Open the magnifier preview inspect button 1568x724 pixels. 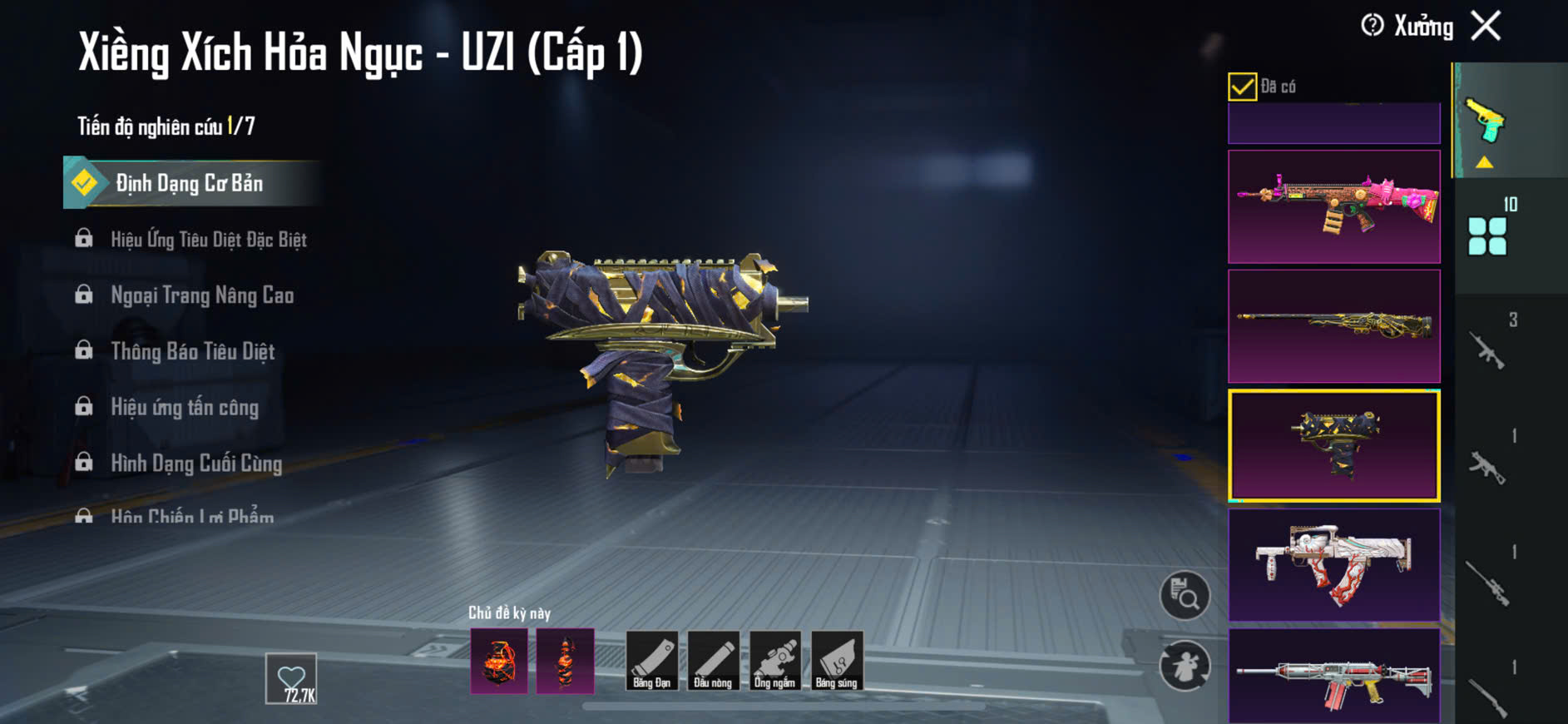1185,595
